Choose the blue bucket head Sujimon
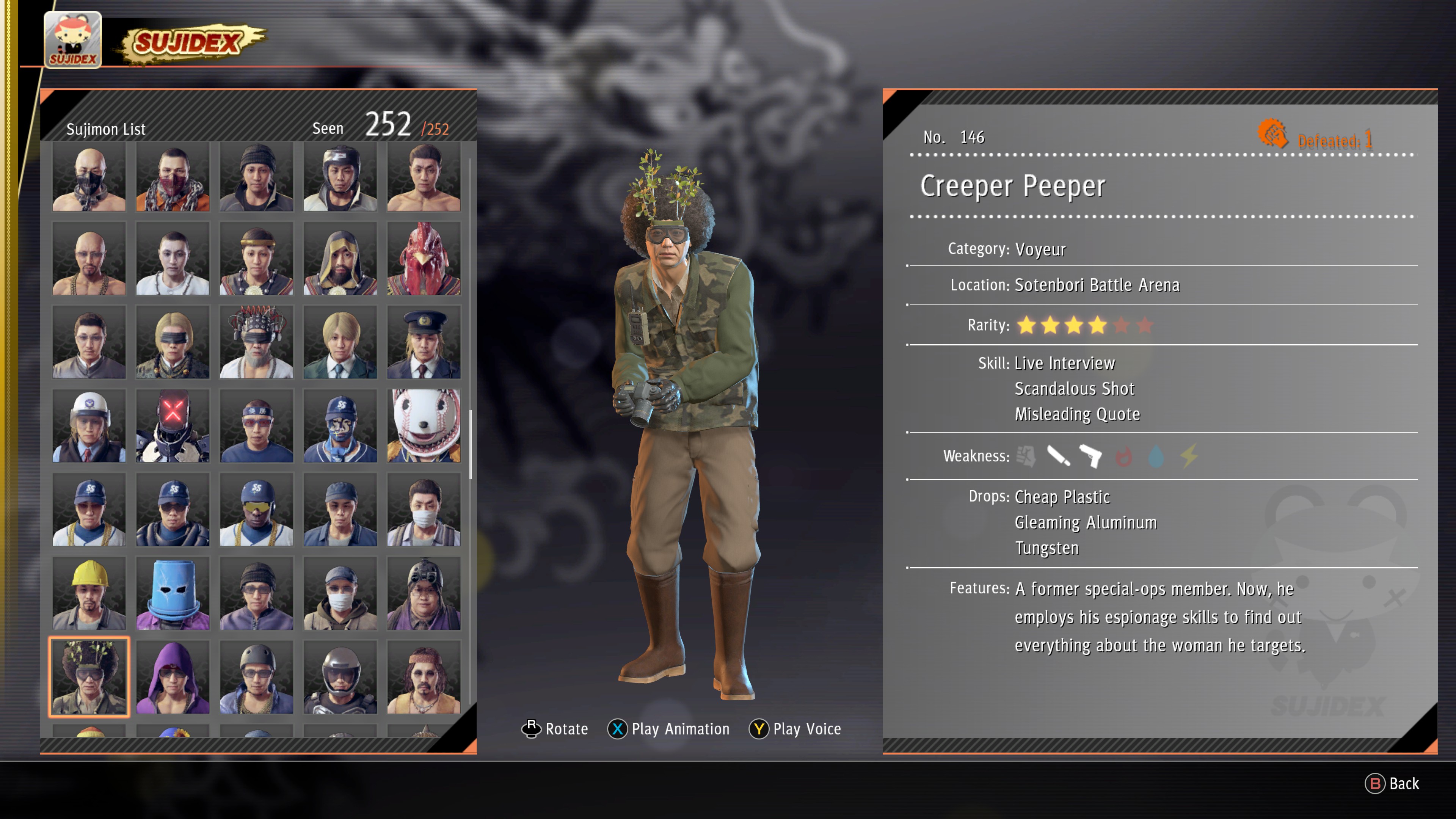The width and height of the screenshot is (1456, 819). [x=173, y=593]
